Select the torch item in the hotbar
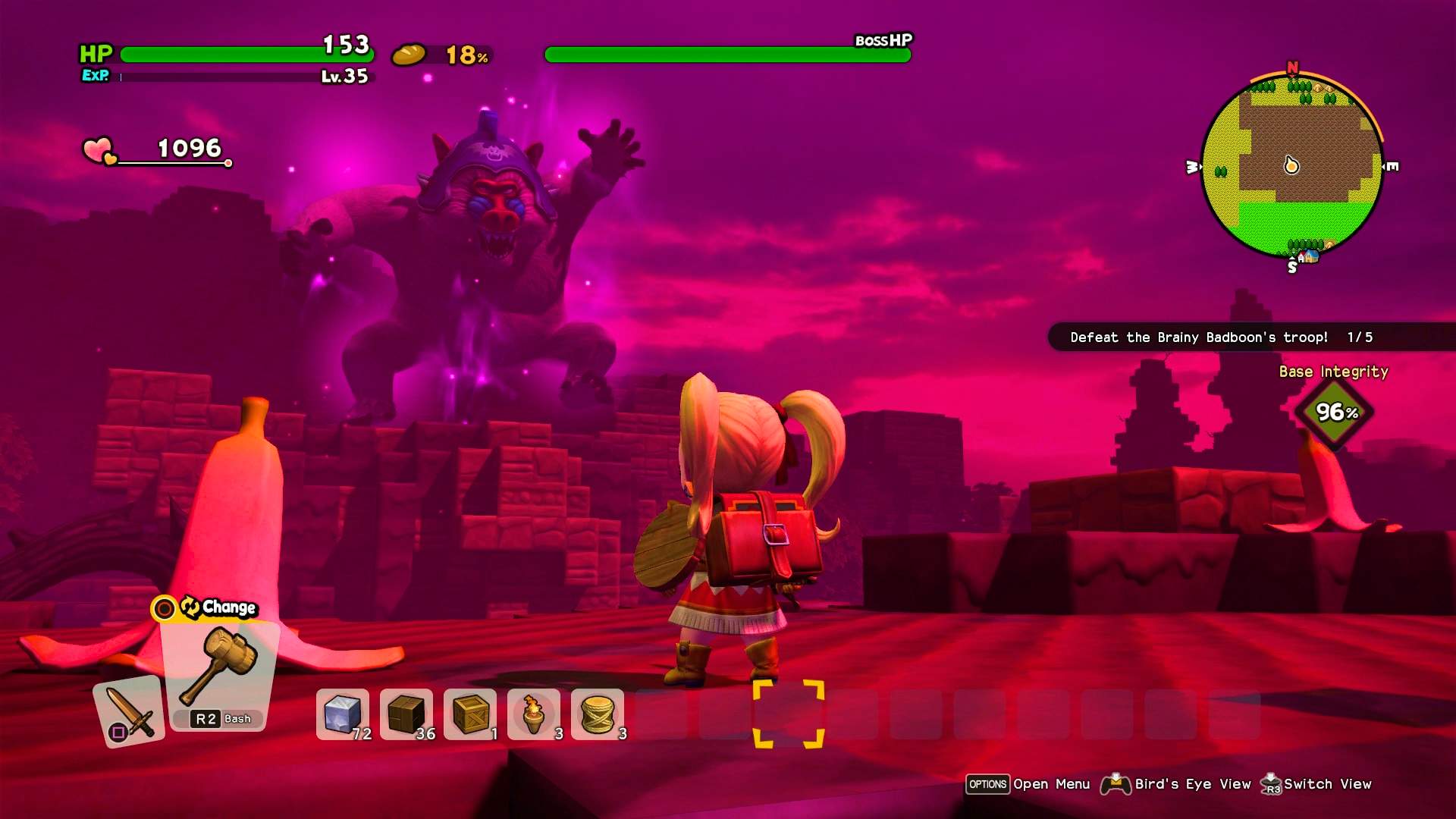 tap(535, 714)
